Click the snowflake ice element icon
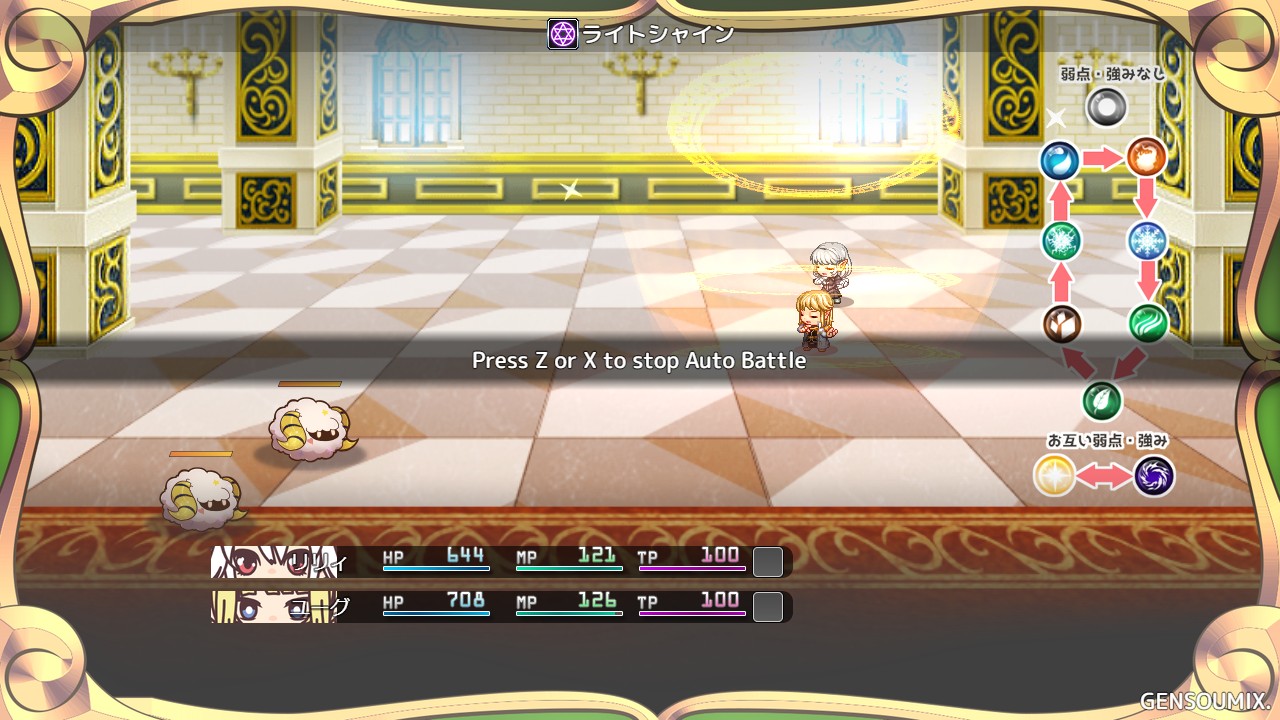 point(1147,241)
